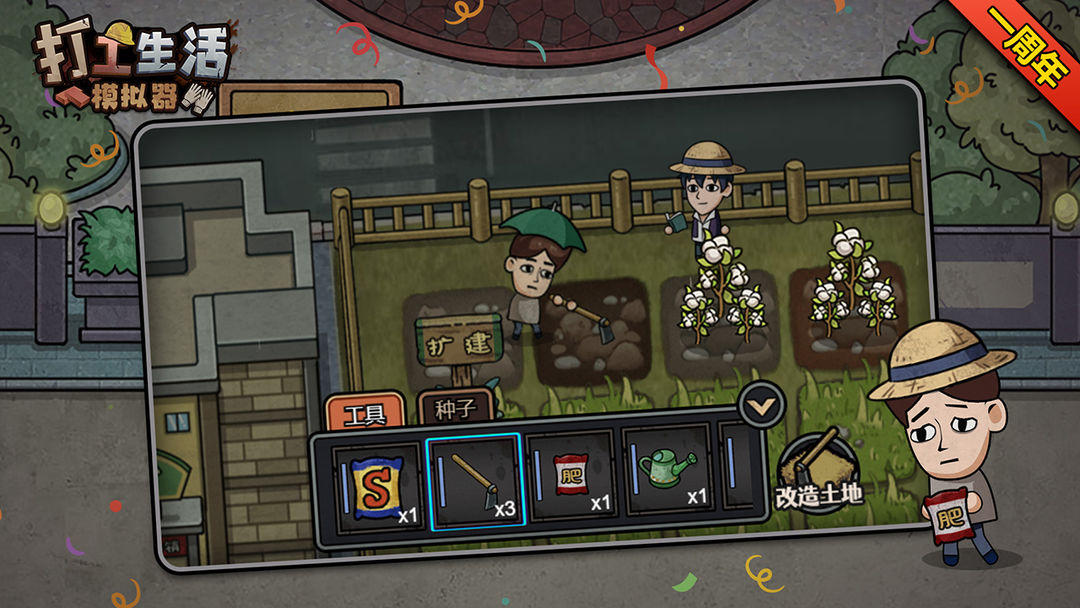Screen dimensions: 1080x608
Task: Tap the 改造土地 land remodel button
Action: click(819, 472)
